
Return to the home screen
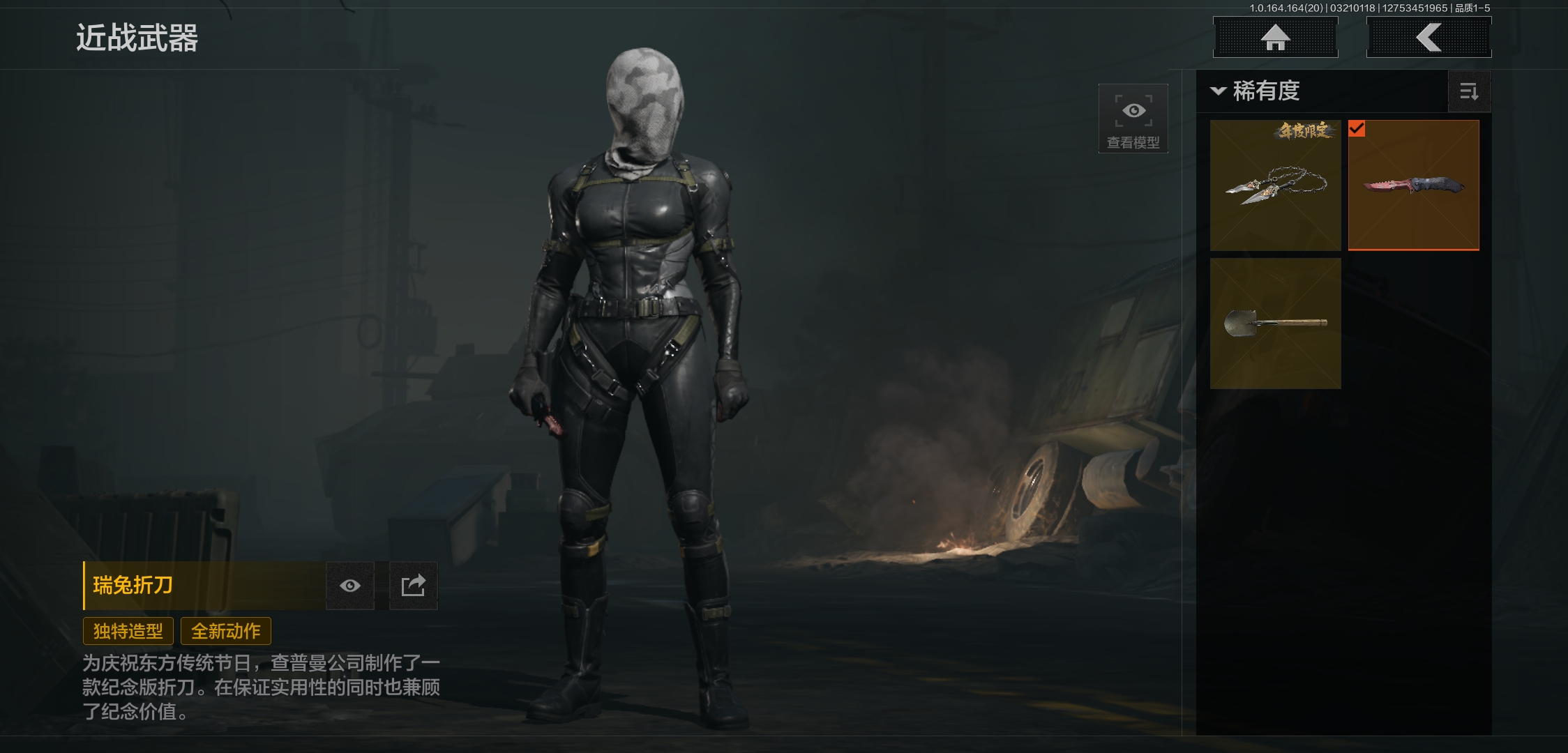tap(1275, 38)
